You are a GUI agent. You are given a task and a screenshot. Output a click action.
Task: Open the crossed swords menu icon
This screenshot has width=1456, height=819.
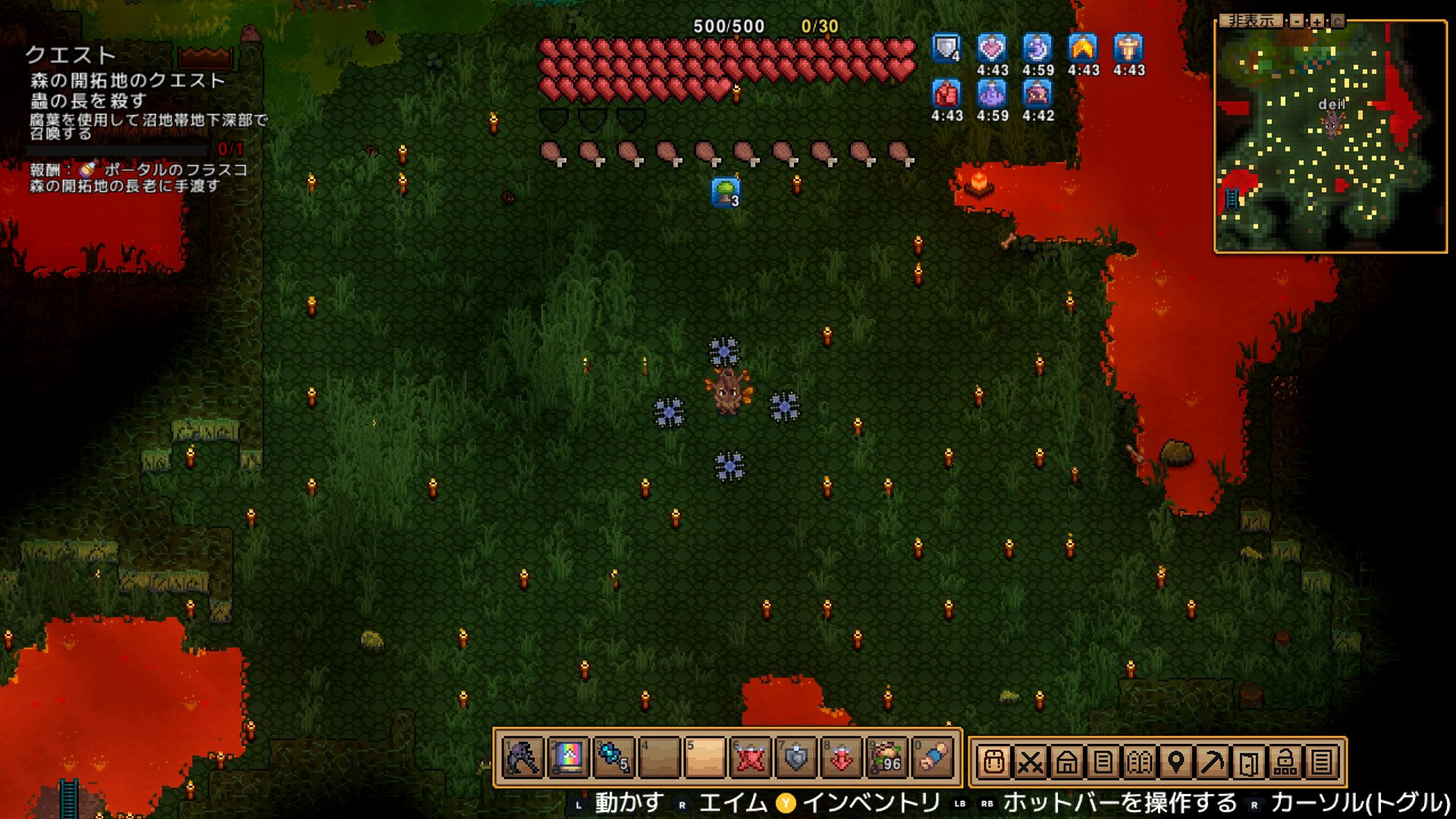pyautogui.click(x=1030, y=761)
